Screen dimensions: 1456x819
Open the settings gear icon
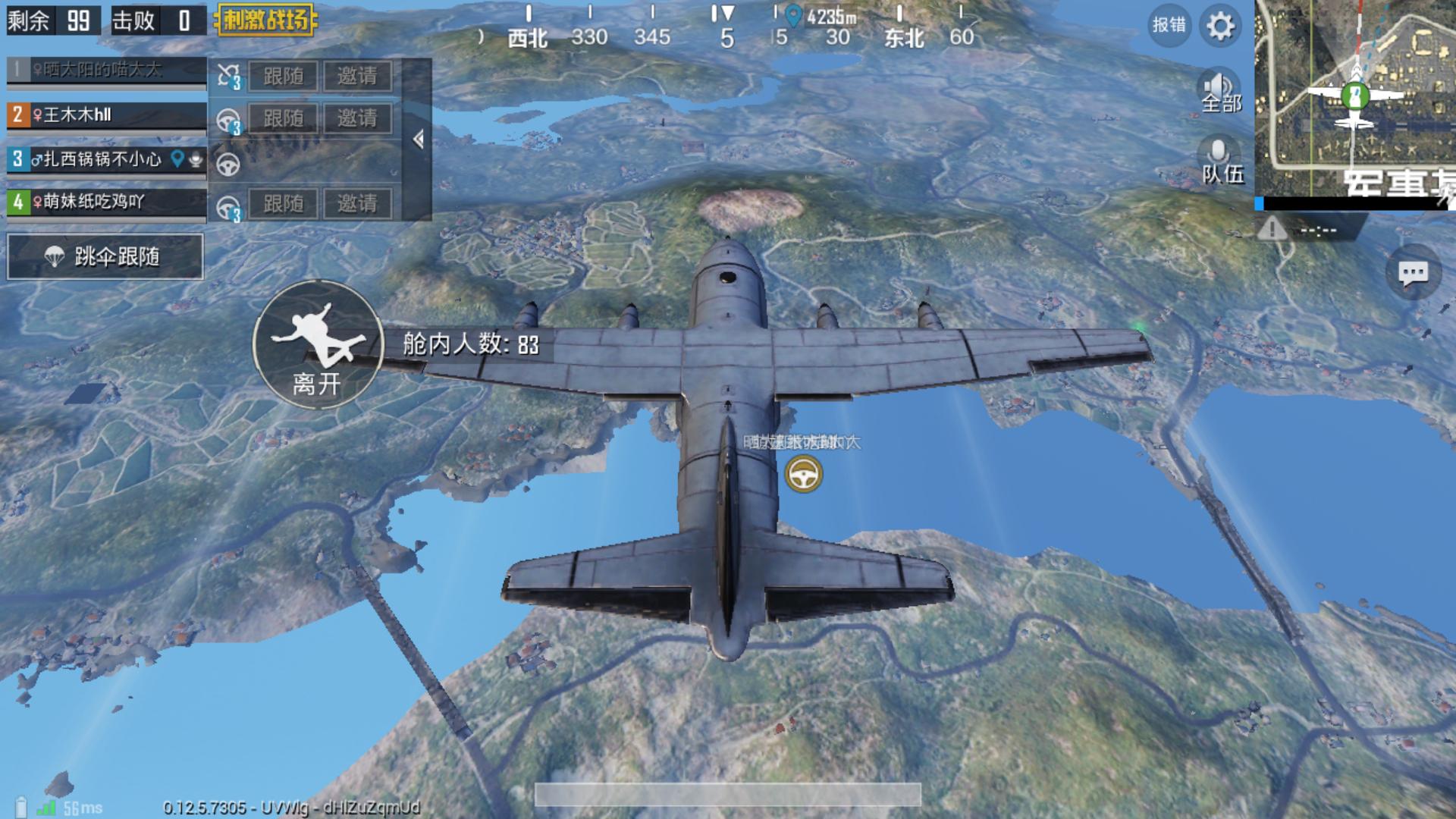(1220, 27)
